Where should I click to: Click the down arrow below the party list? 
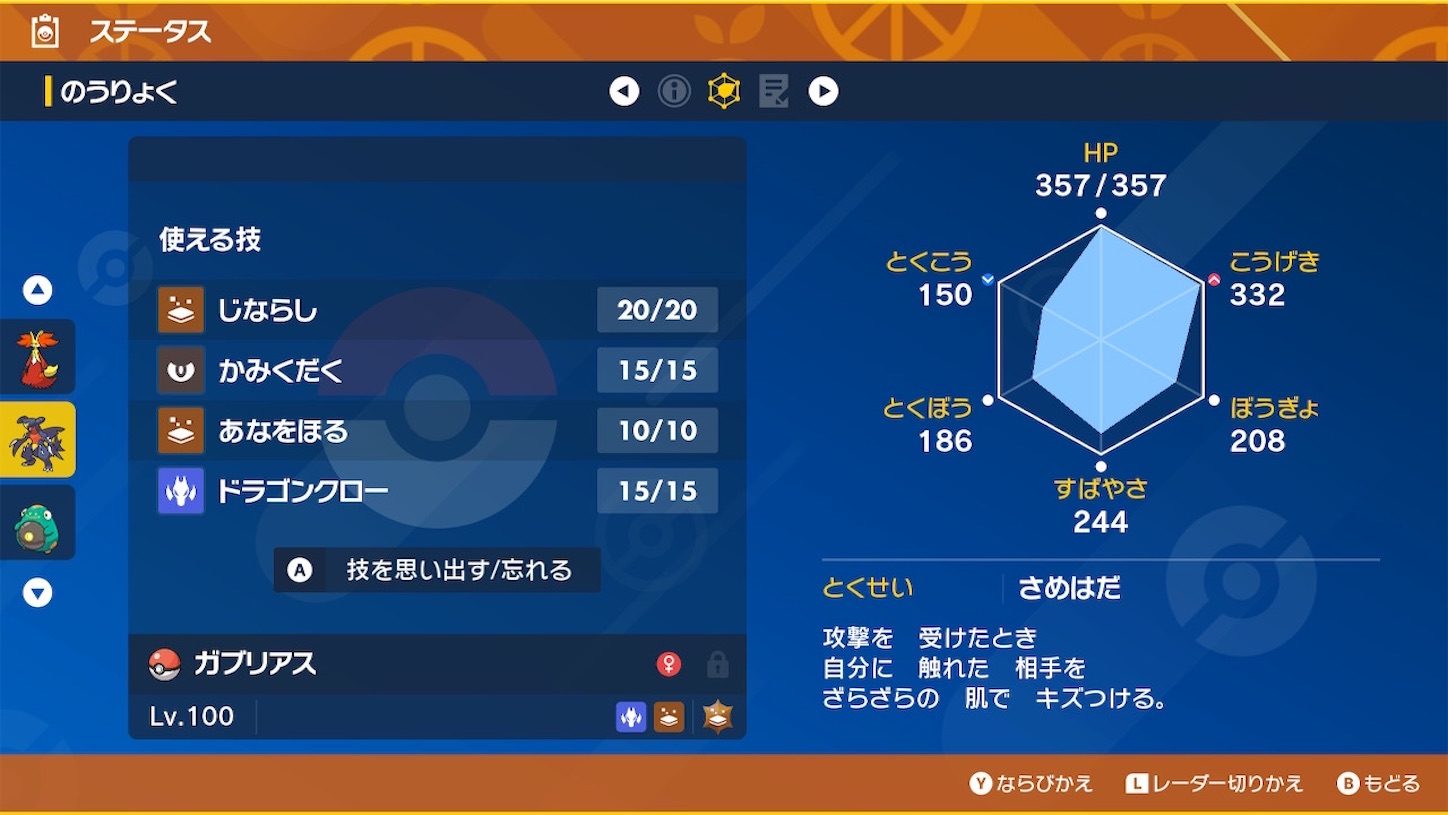point(37,593)
